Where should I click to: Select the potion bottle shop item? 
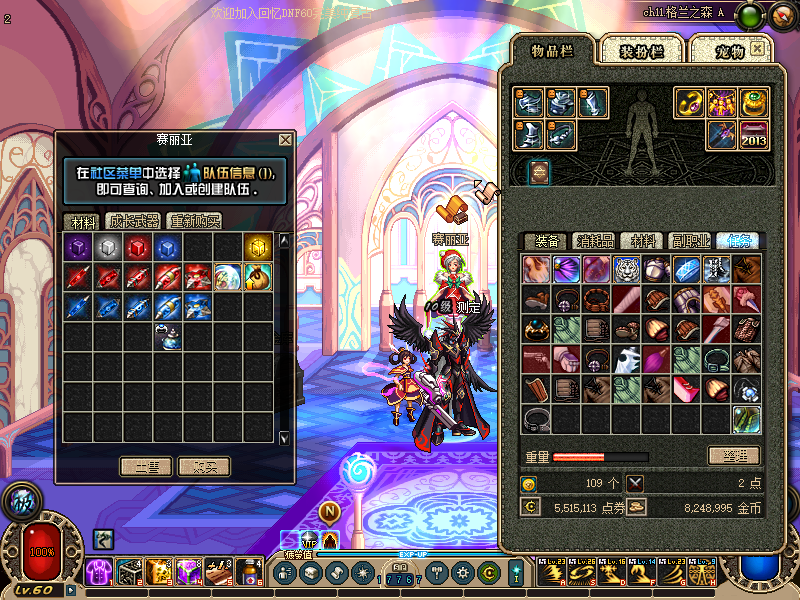[x=168, y=337]
